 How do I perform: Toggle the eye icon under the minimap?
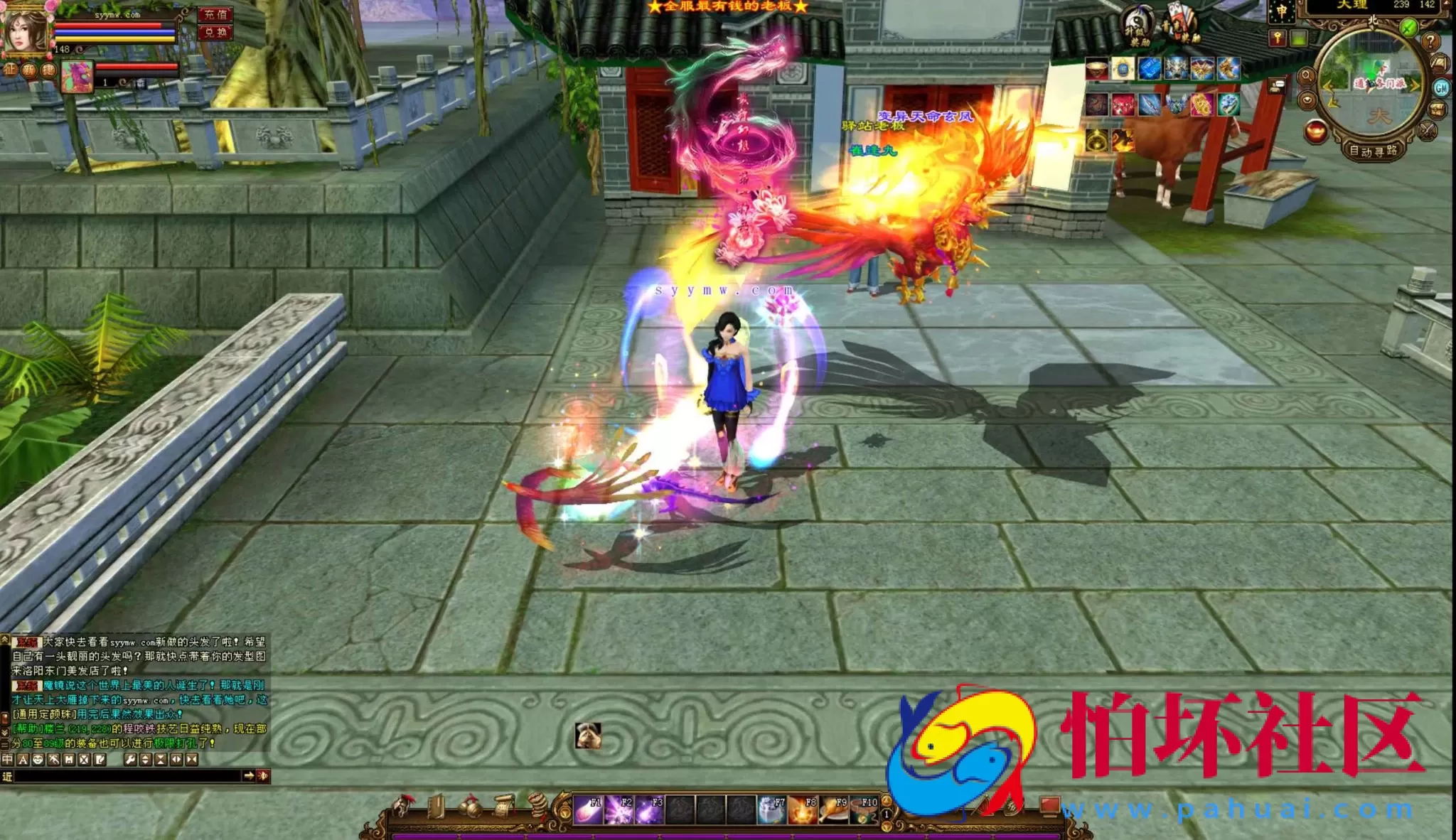click(x=1307, y=99)
